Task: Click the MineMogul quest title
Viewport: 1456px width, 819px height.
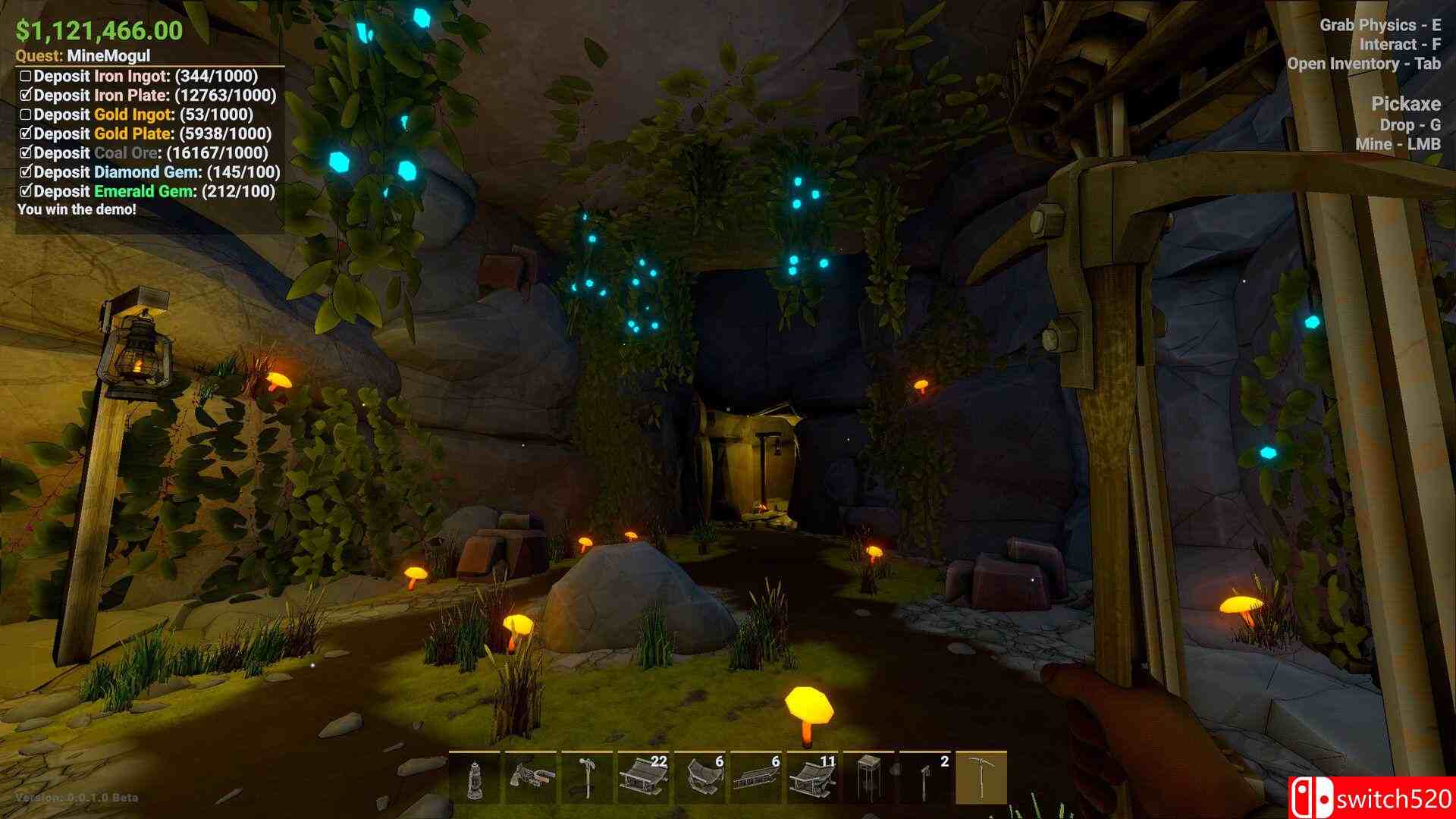Action: click(108, 55)
